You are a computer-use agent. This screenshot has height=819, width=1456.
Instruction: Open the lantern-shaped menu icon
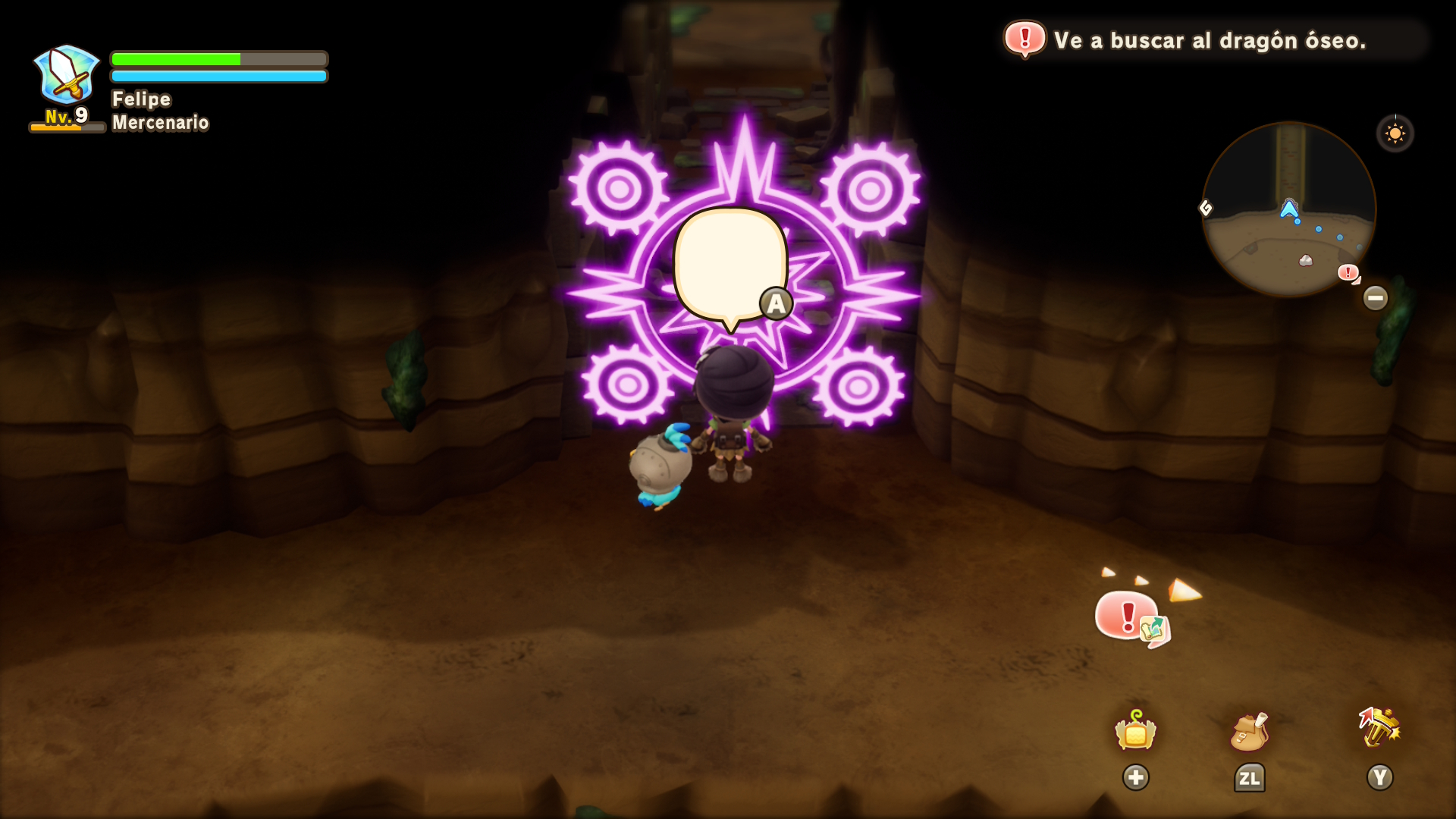(x=1135, y=731)
